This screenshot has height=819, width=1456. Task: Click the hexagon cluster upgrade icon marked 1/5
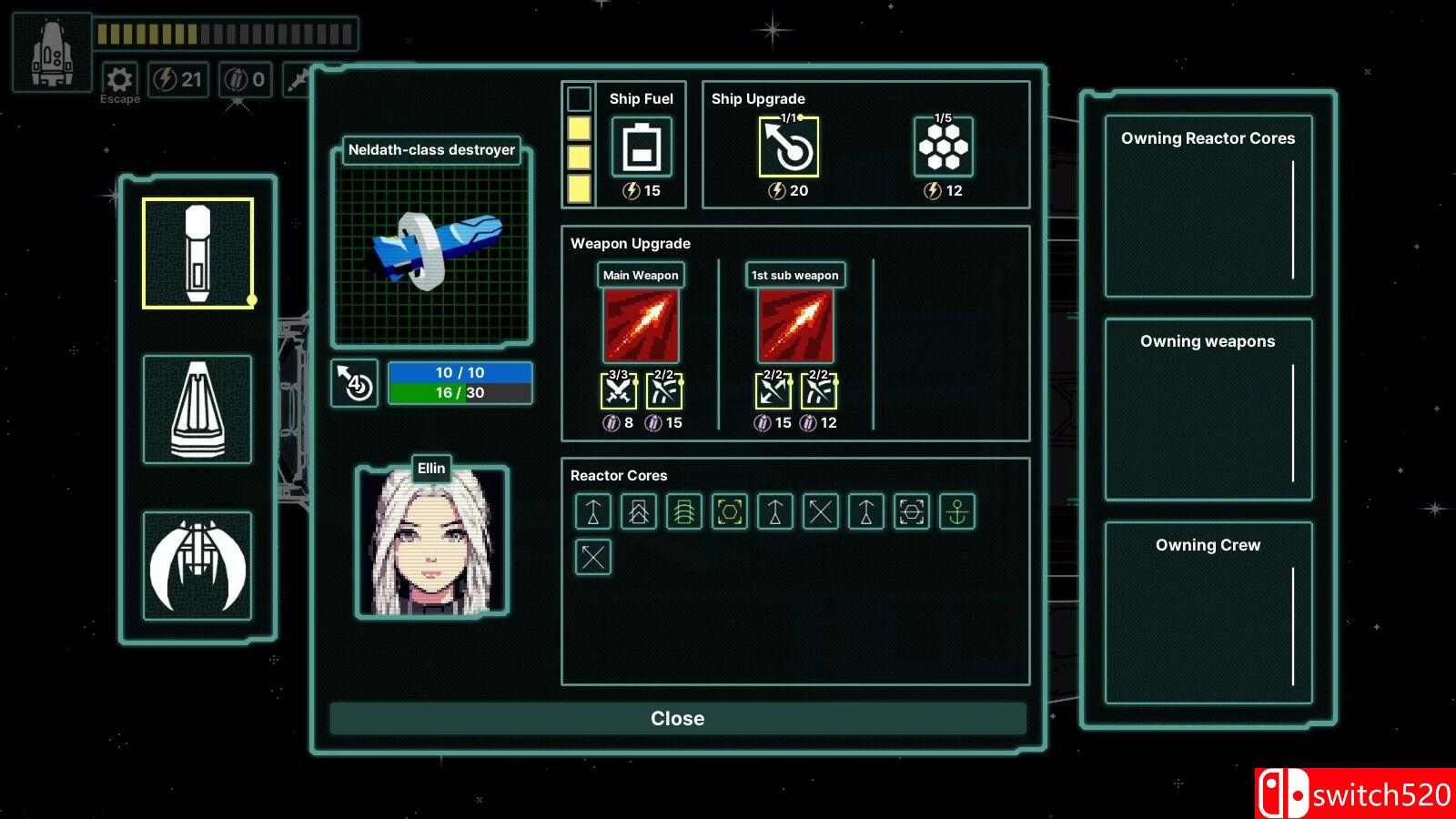[946, 146]
